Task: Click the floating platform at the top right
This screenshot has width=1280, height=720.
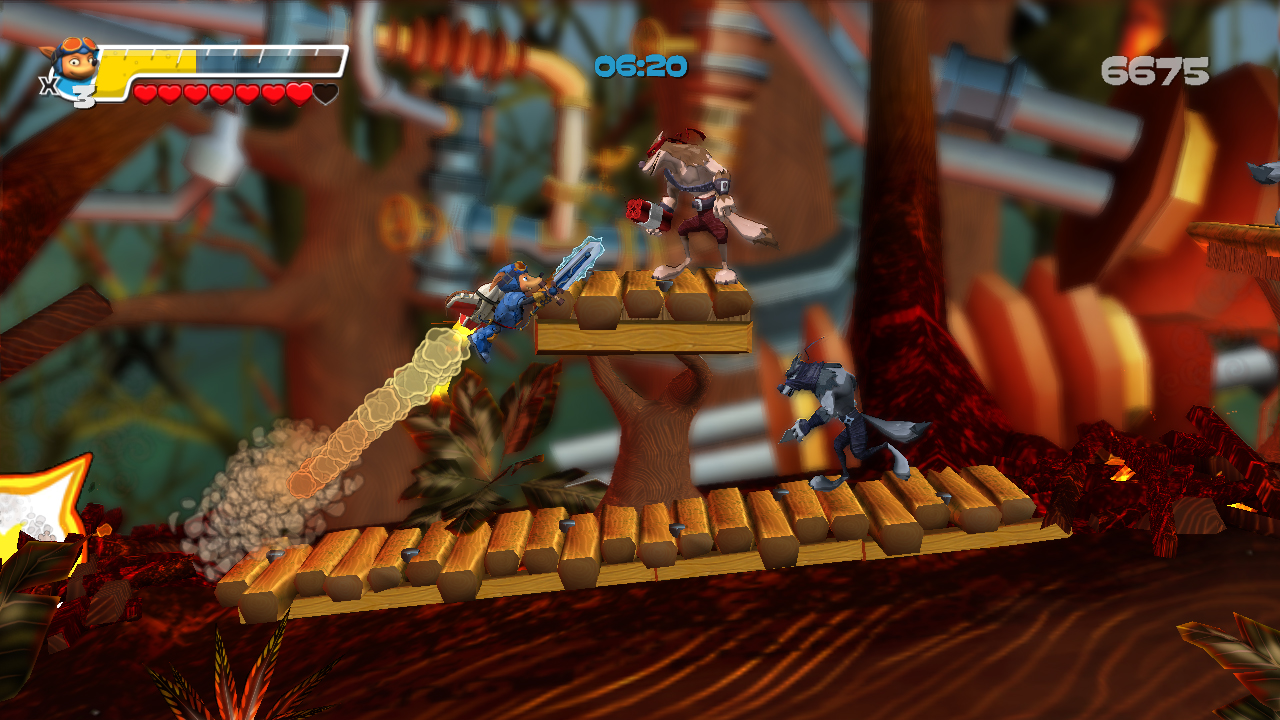Action: pyautogui.click(x=1230, y=235)
